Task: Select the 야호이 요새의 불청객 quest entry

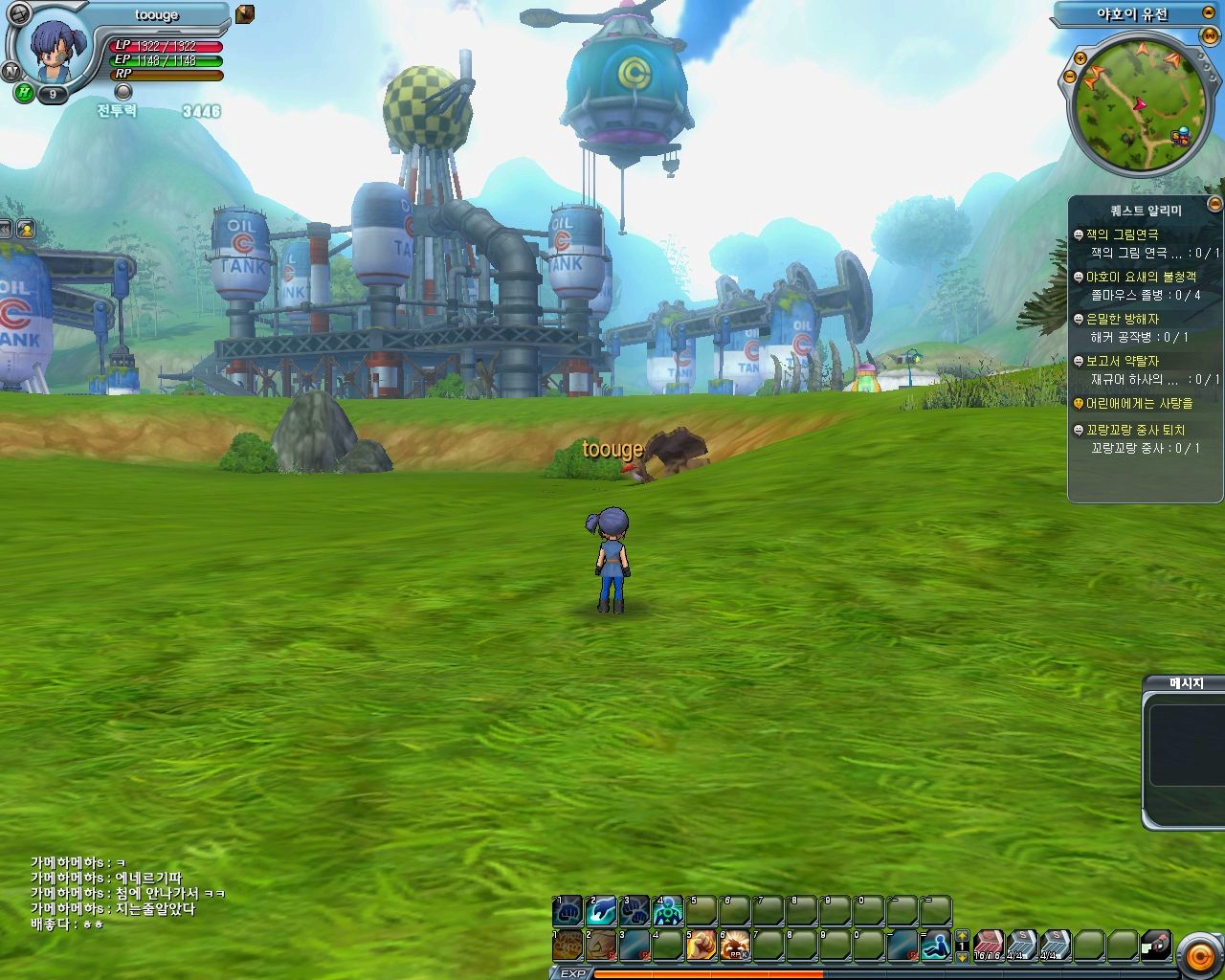Action: point(1140,277)
